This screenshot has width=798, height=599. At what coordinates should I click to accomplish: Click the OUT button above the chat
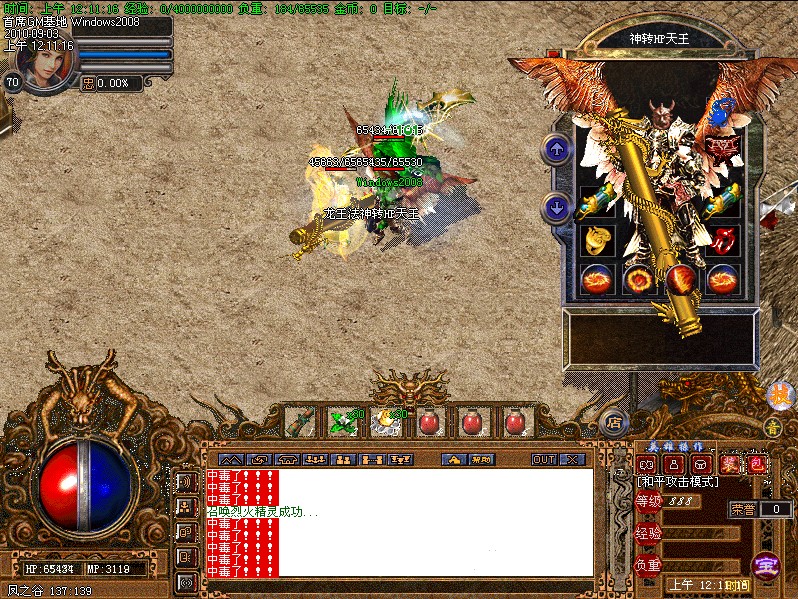tap(543, 460)
